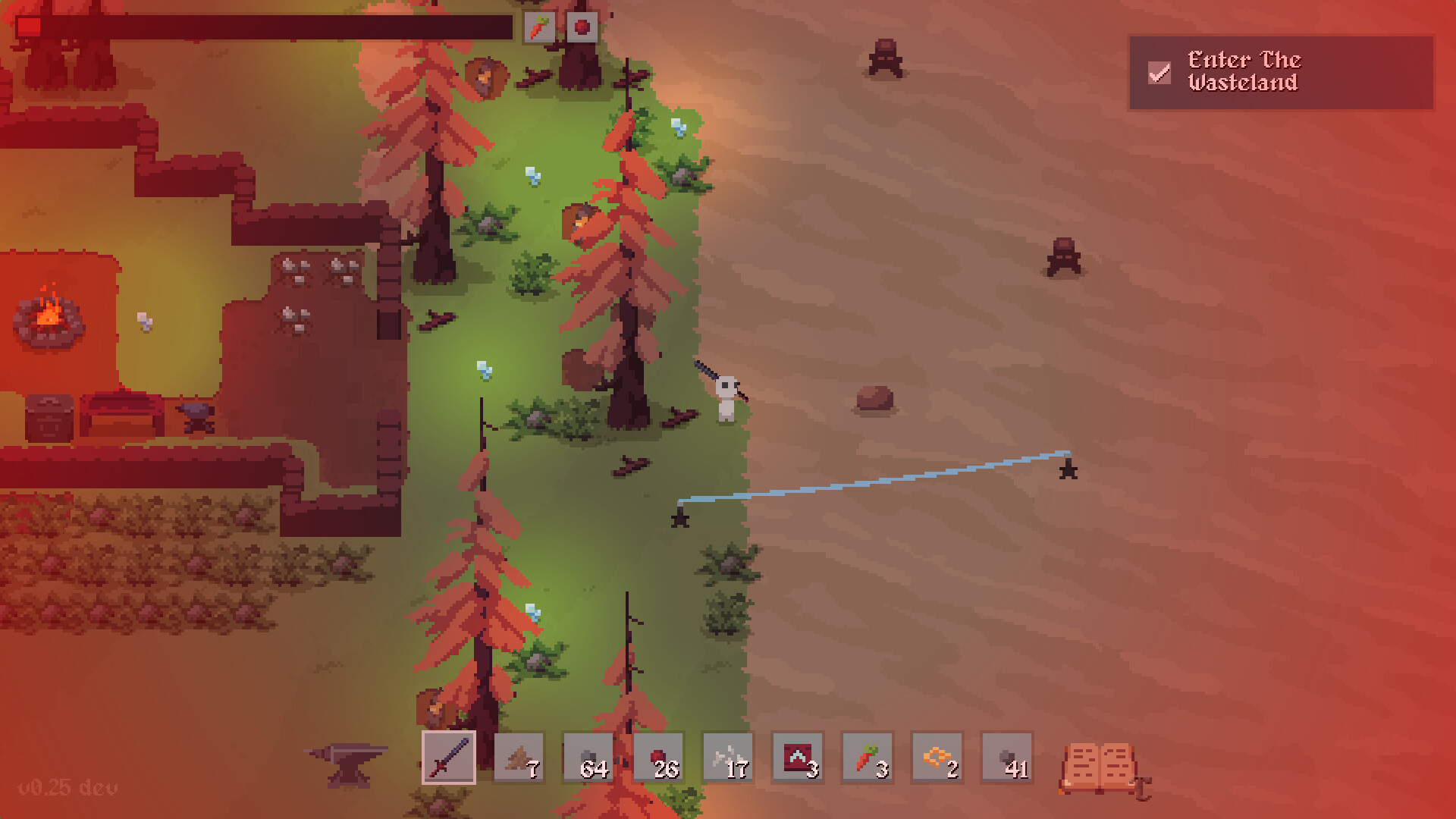Screen dimensions: 1456x819
Task: Choose the red crate slot with 3
Action: [798, 757]
